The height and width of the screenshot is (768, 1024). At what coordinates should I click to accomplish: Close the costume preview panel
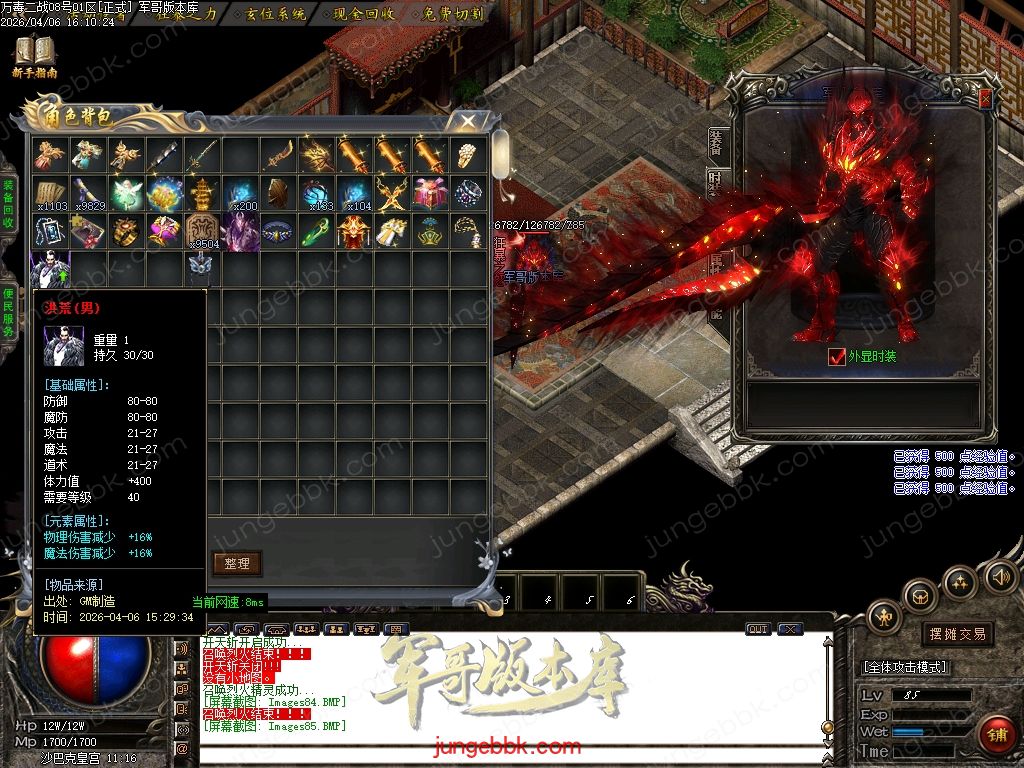[985, 98]
